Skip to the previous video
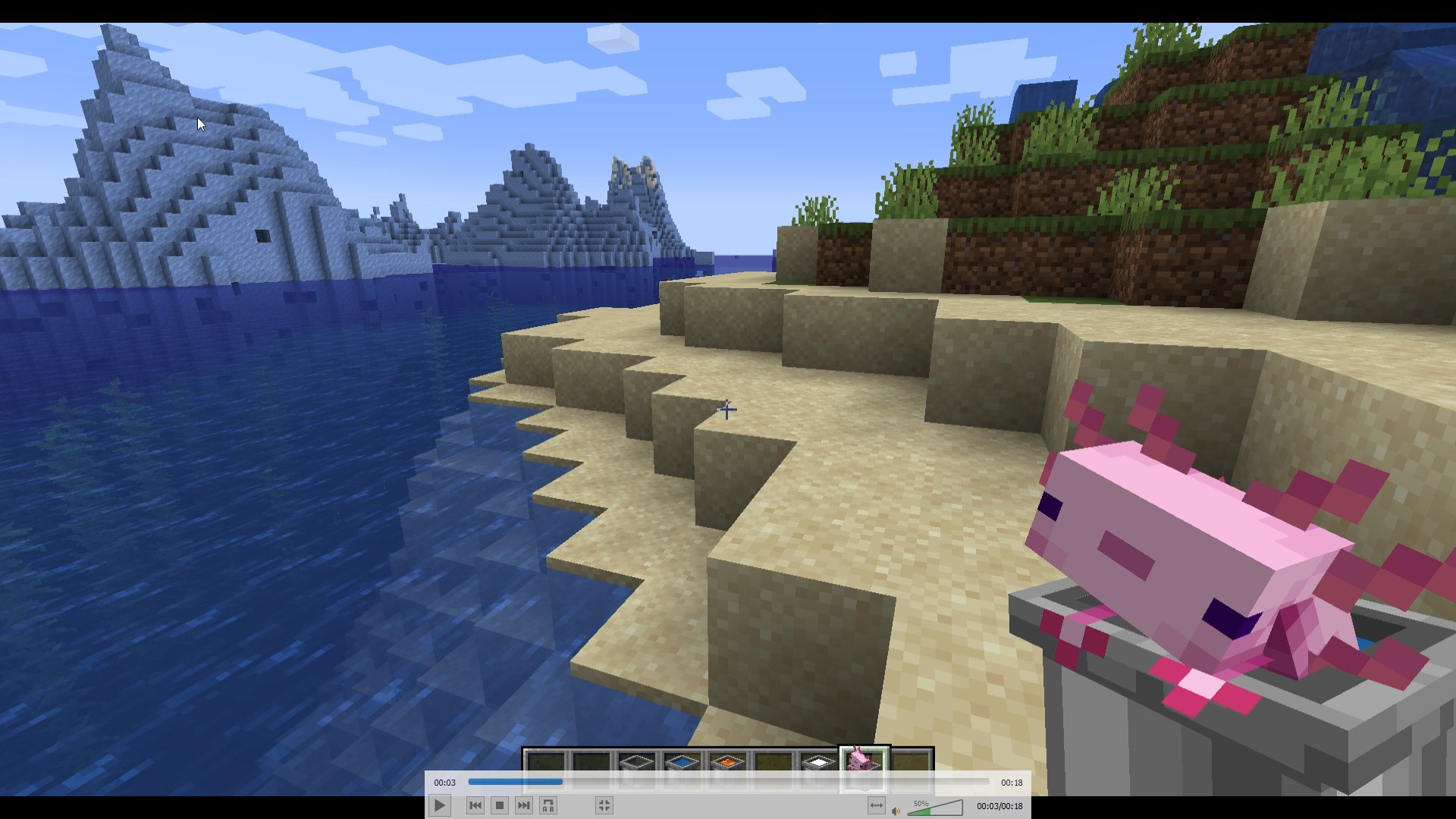Image resolution: width=1456 pixels, height=819 pixels. click(475, 805)
